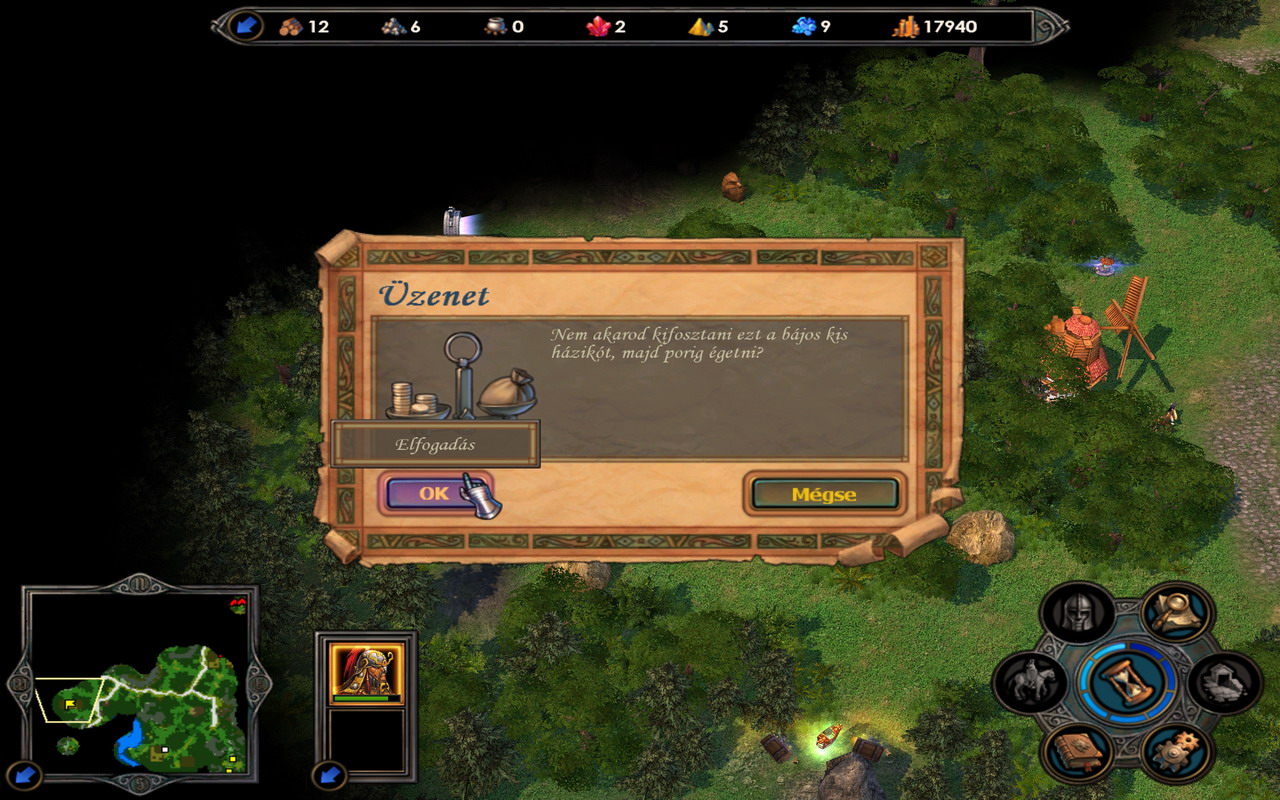Select the red-plumed hero portrait

[366, 669]
